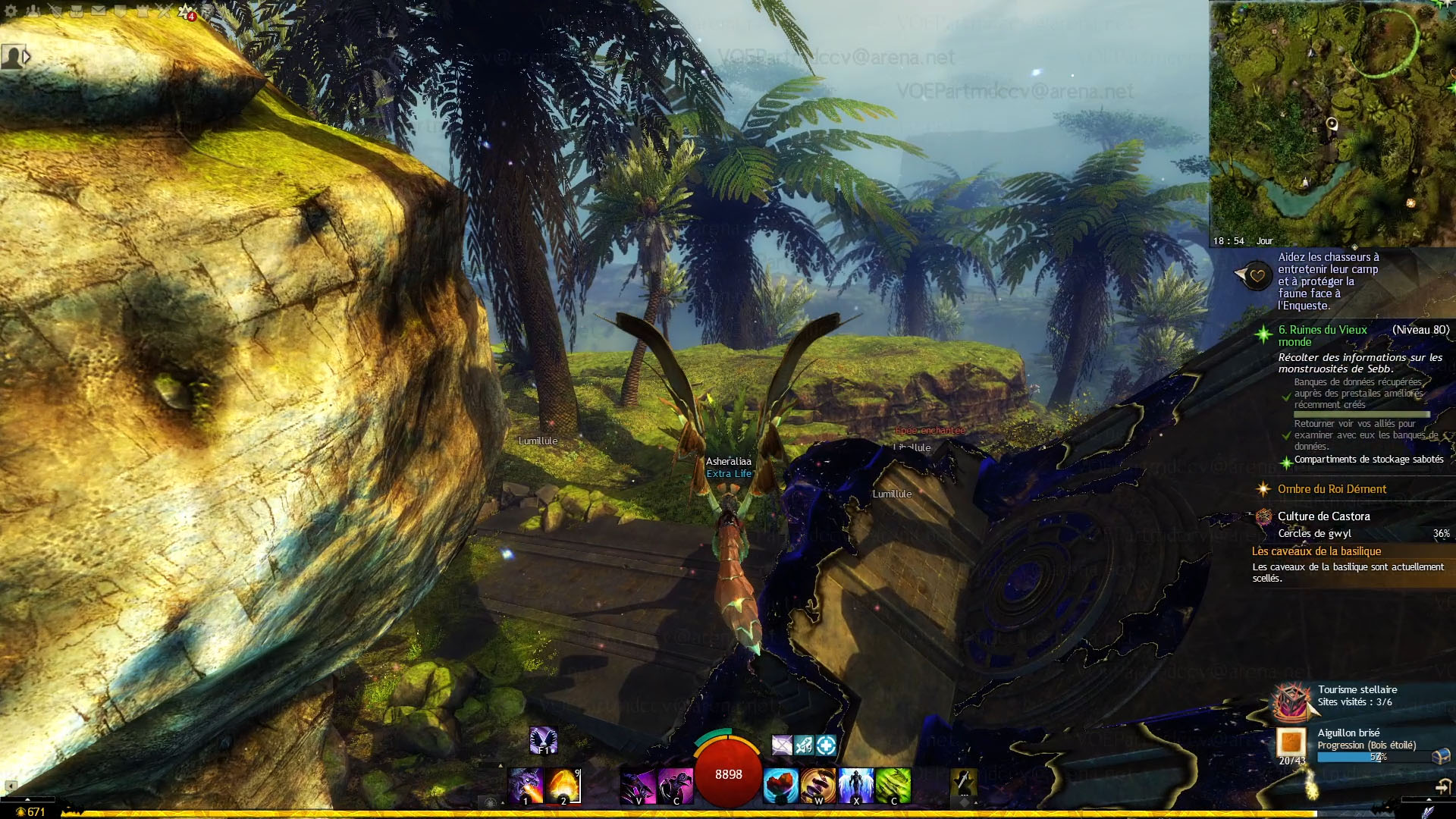Open the mail envelope icon
The height and width of the screenshot is (819, 1456).
(99, 11)
